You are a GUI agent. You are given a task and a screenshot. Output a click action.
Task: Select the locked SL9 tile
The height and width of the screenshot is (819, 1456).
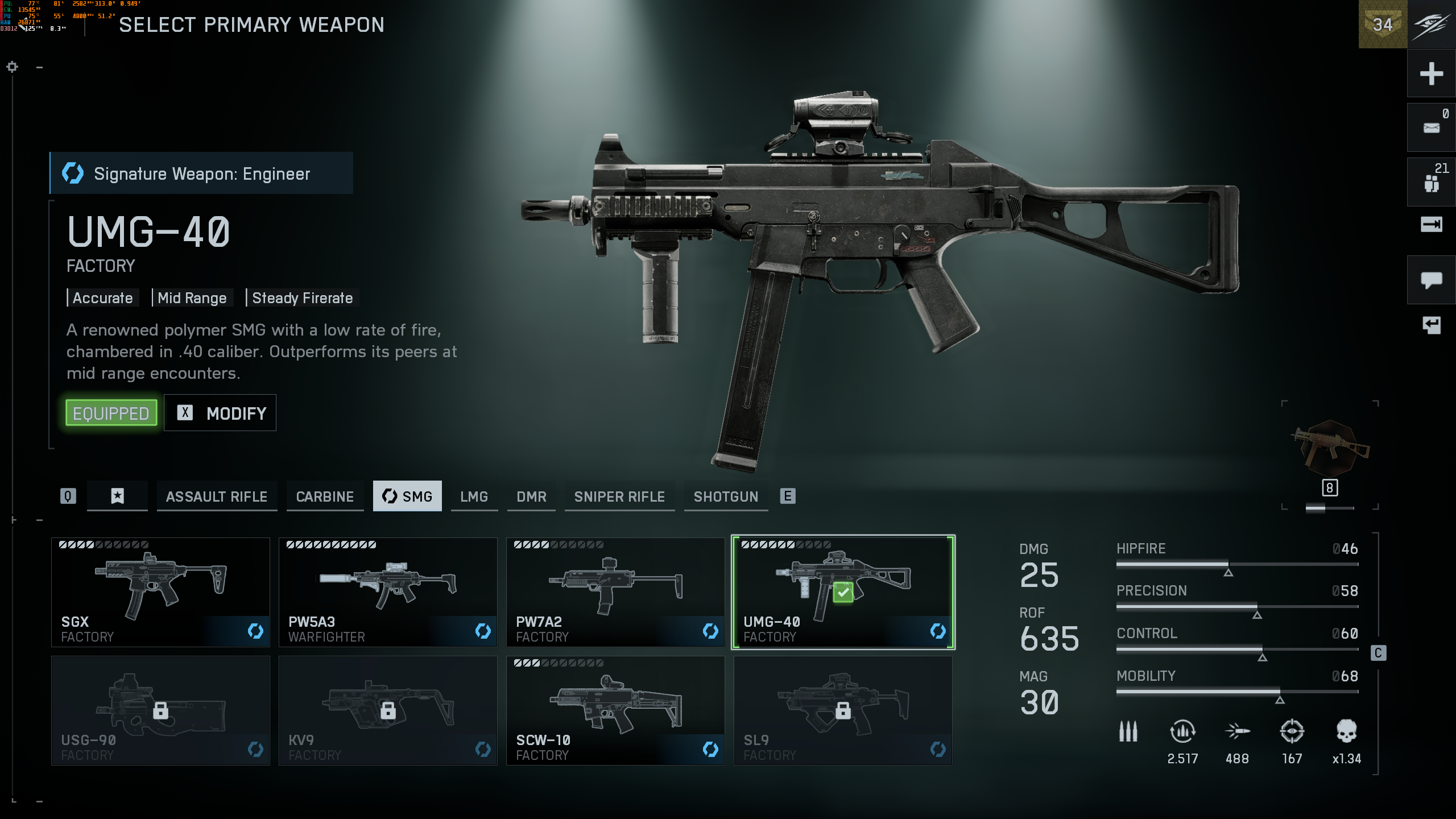pos(843,710)
